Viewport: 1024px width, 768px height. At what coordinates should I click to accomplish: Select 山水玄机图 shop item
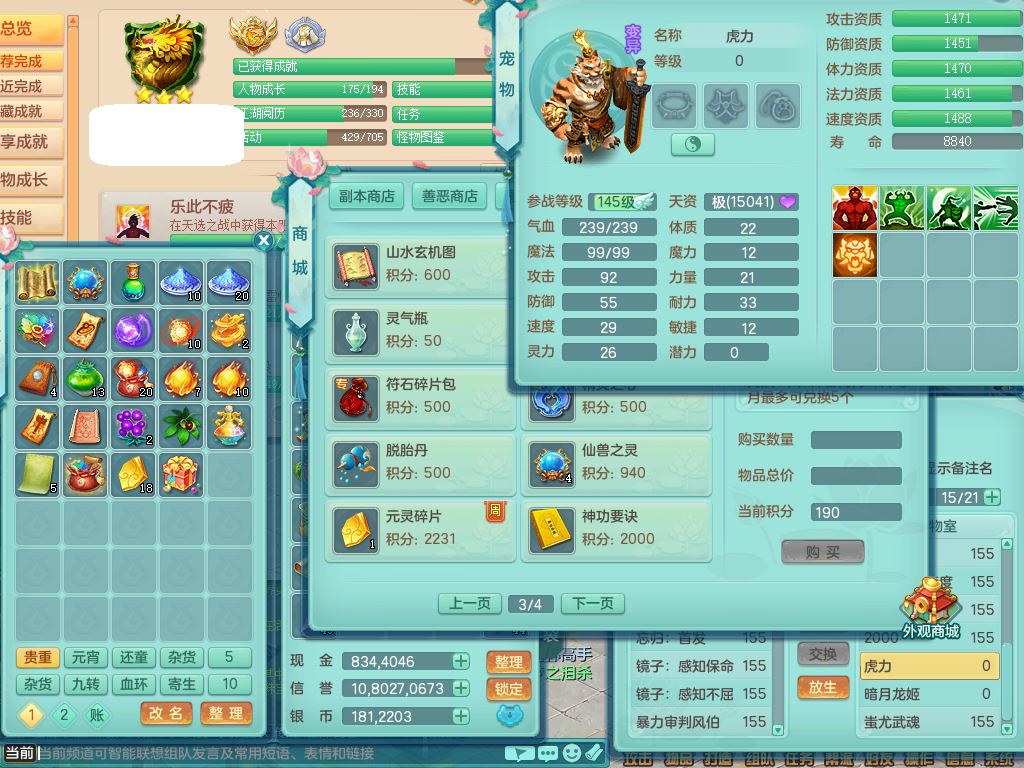(x=419, y=265)
